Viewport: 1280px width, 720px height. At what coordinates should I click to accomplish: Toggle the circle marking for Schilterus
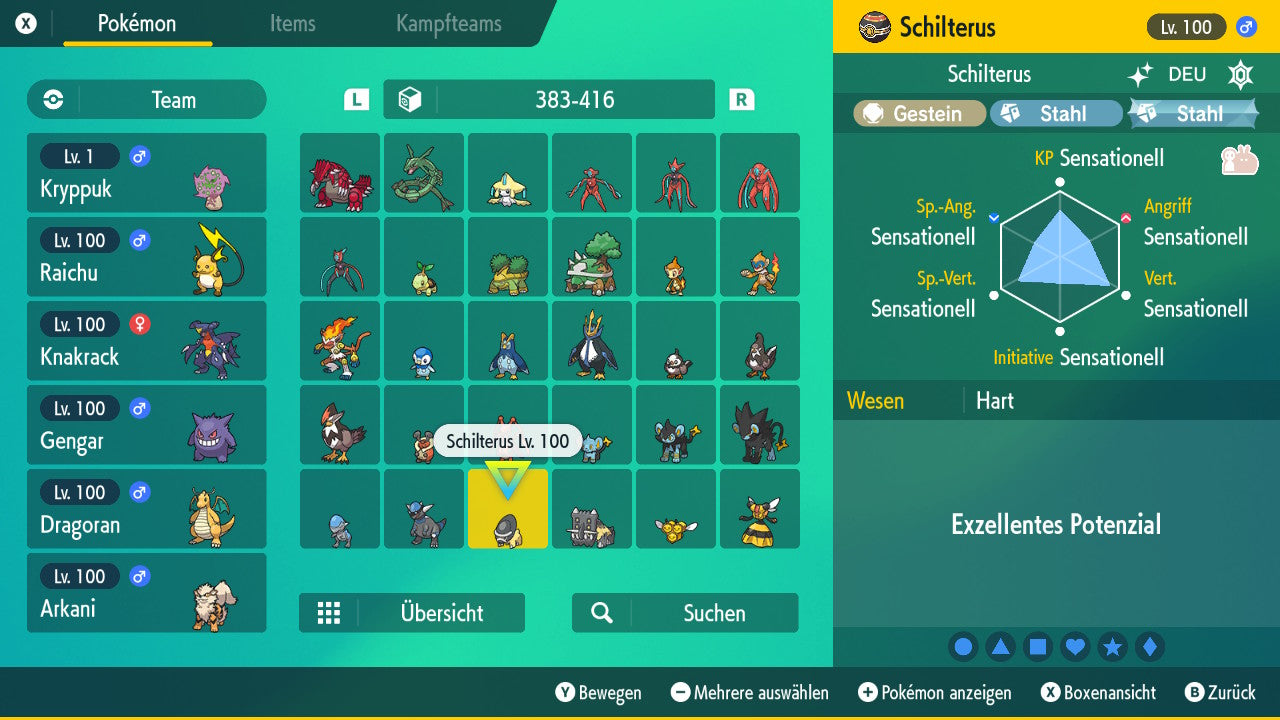(x=963, y=646)
